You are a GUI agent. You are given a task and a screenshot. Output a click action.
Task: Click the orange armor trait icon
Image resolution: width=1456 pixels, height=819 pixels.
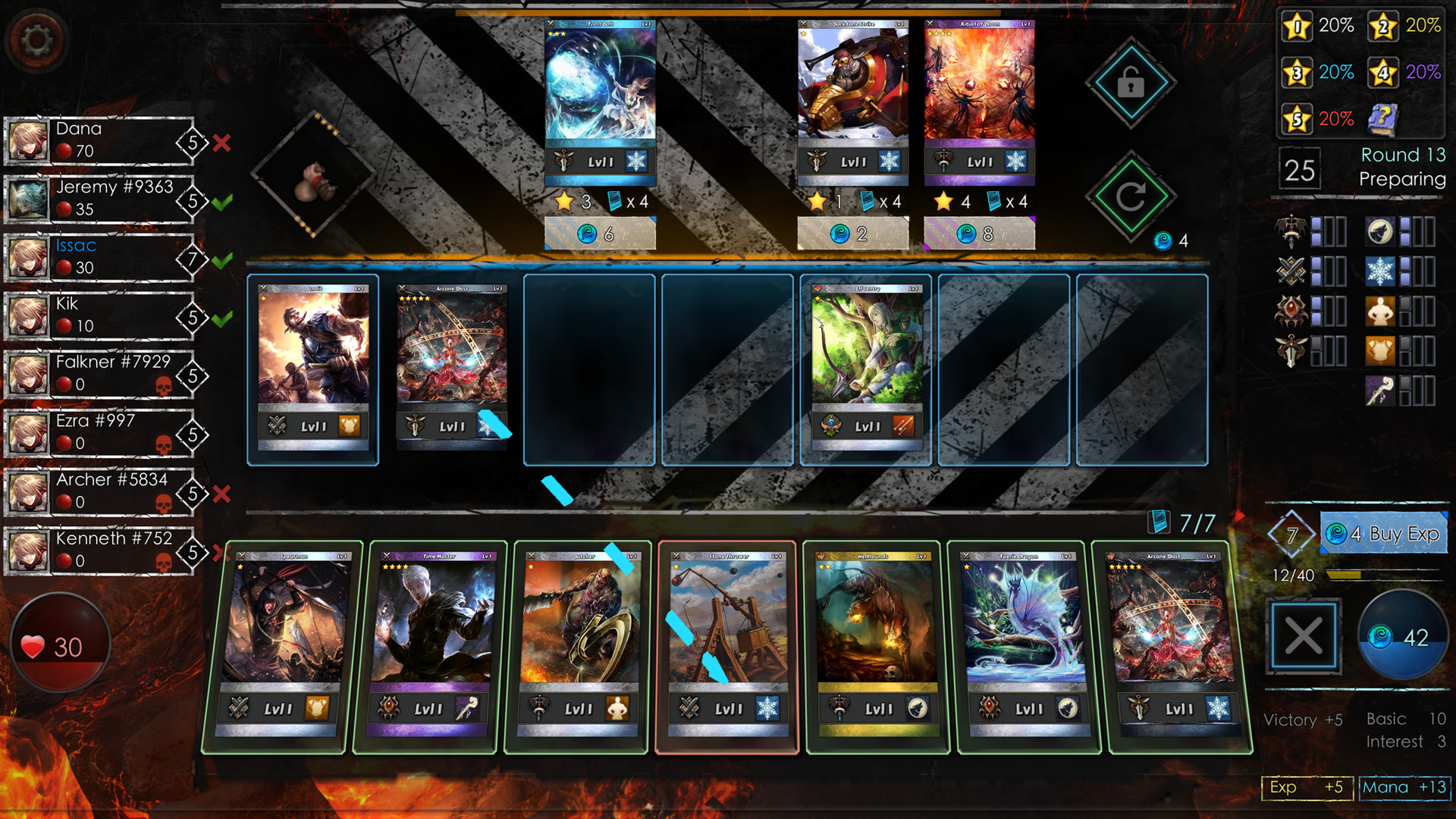(1382, 350)
